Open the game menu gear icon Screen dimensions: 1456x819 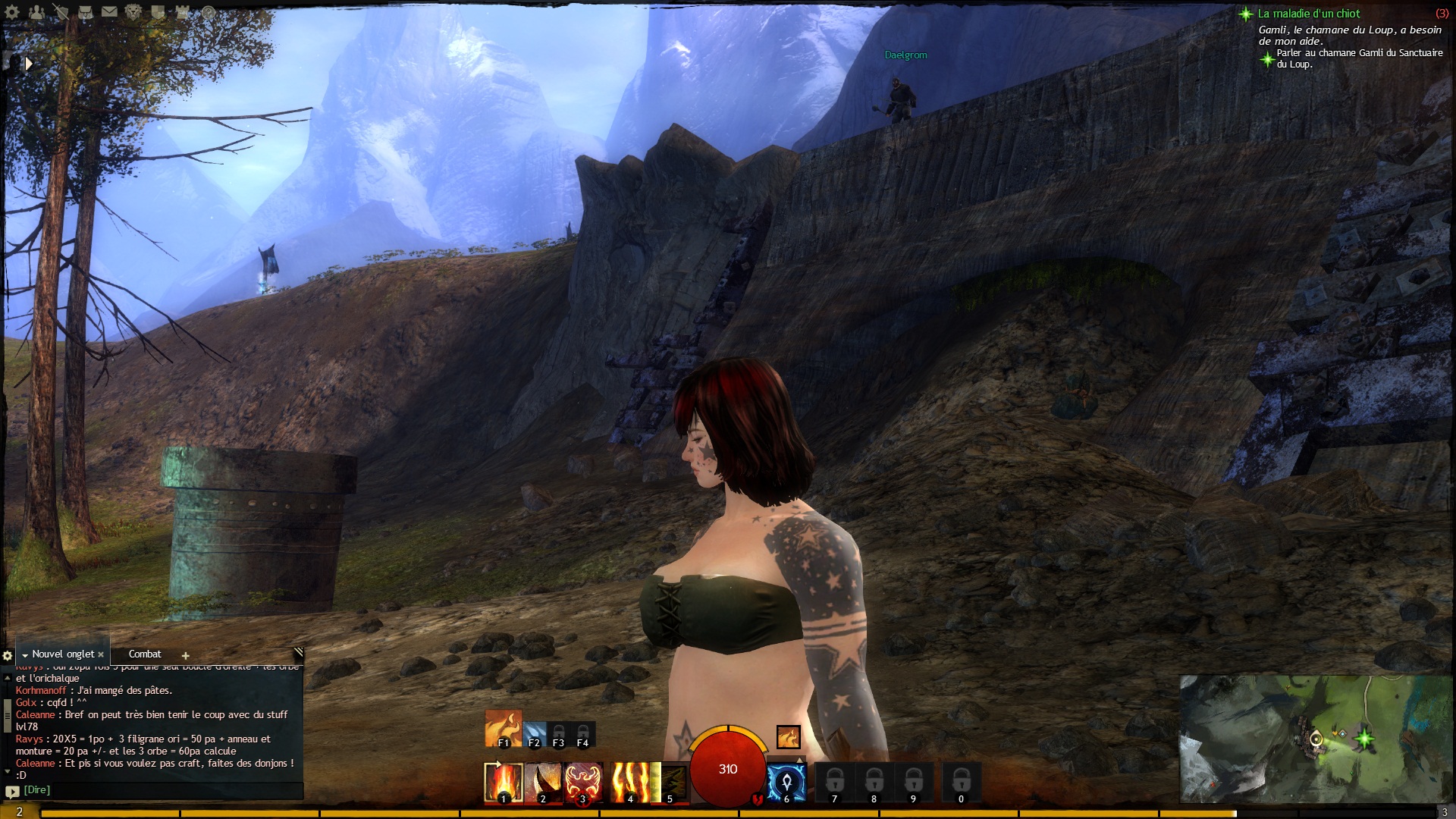pos(12,12)
